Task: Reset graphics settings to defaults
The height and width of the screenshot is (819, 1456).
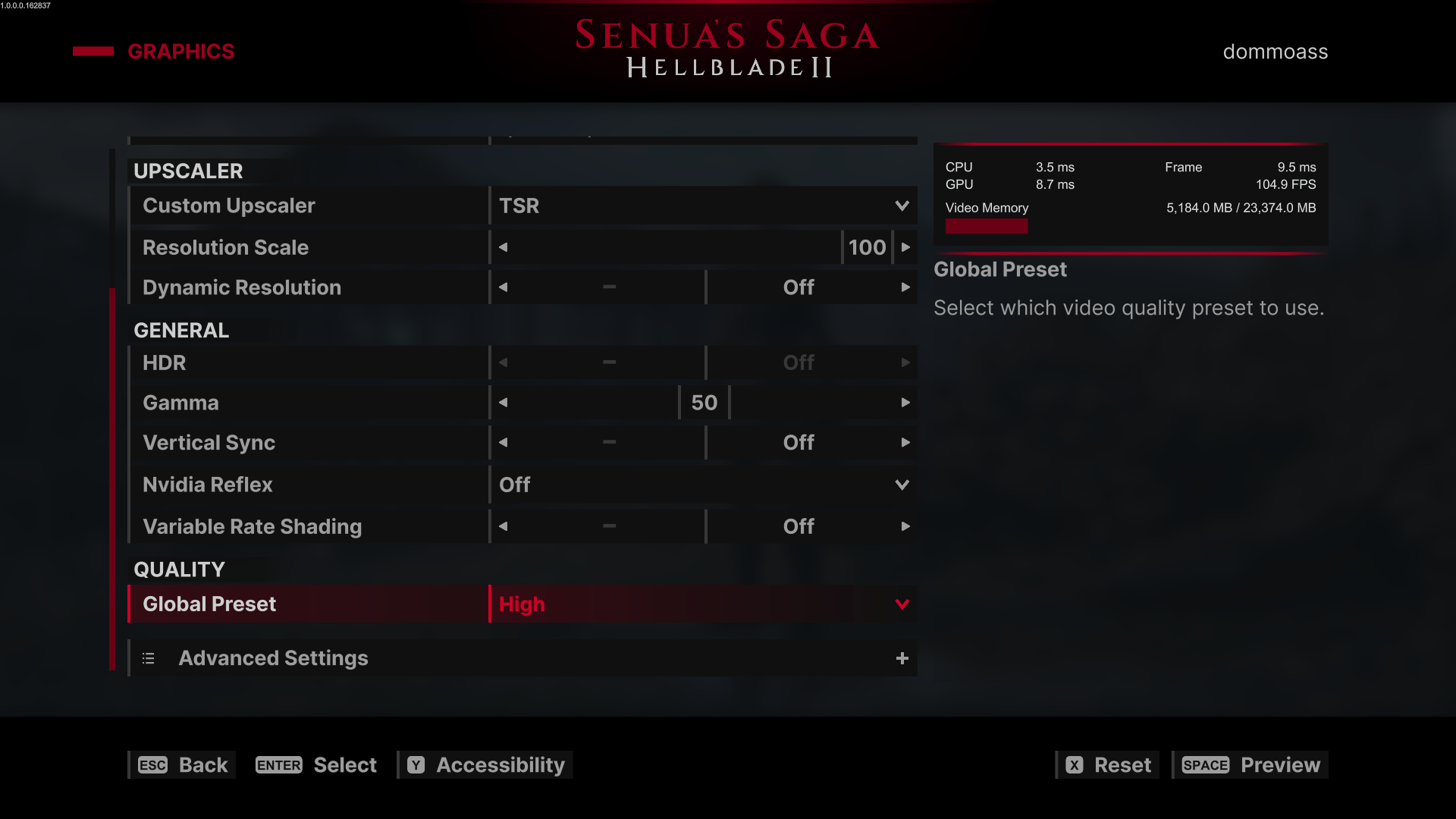Action: point(1108,765)
